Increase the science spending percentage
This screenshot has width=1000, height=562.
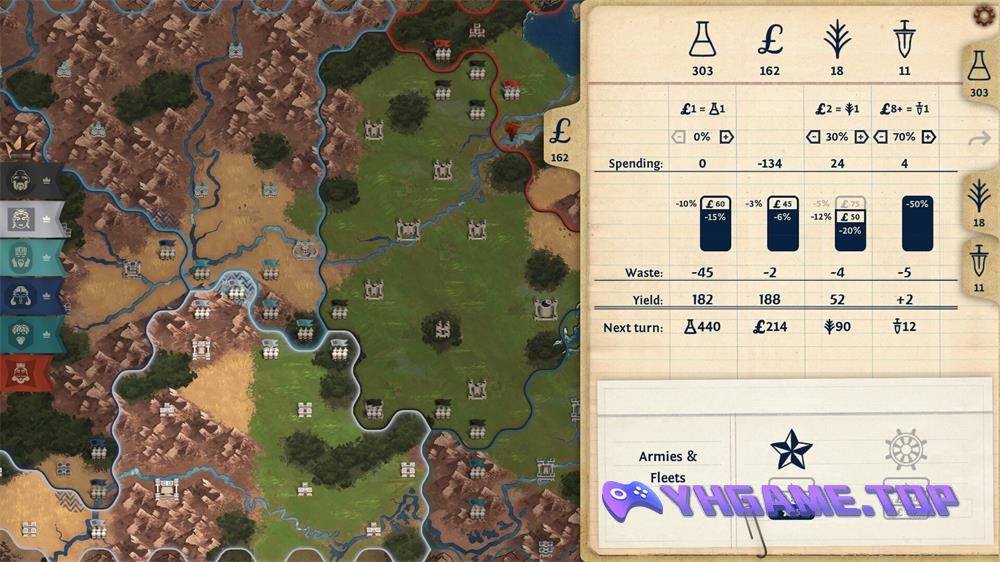tap(727, 137)
